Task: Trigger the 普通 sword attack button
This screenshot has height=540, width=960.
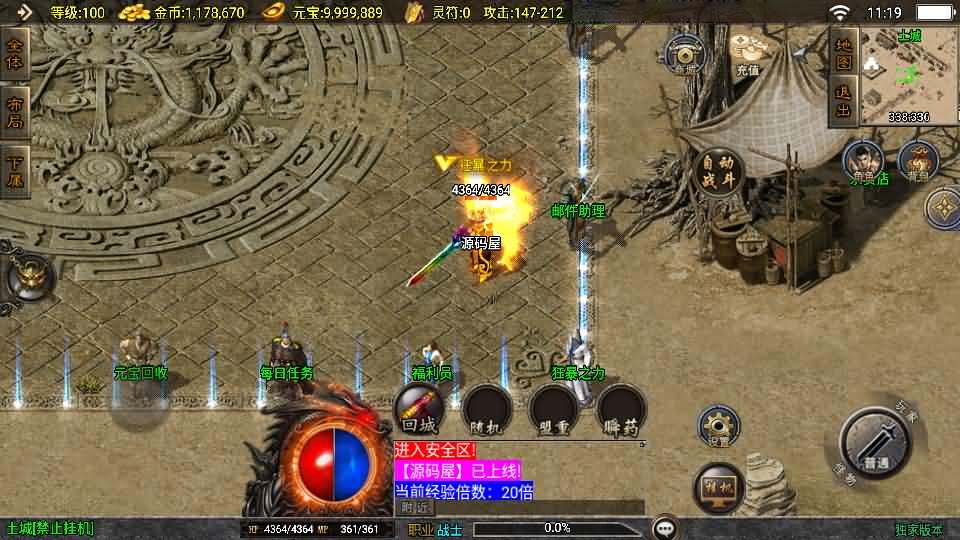Action: tap(876, 447)
